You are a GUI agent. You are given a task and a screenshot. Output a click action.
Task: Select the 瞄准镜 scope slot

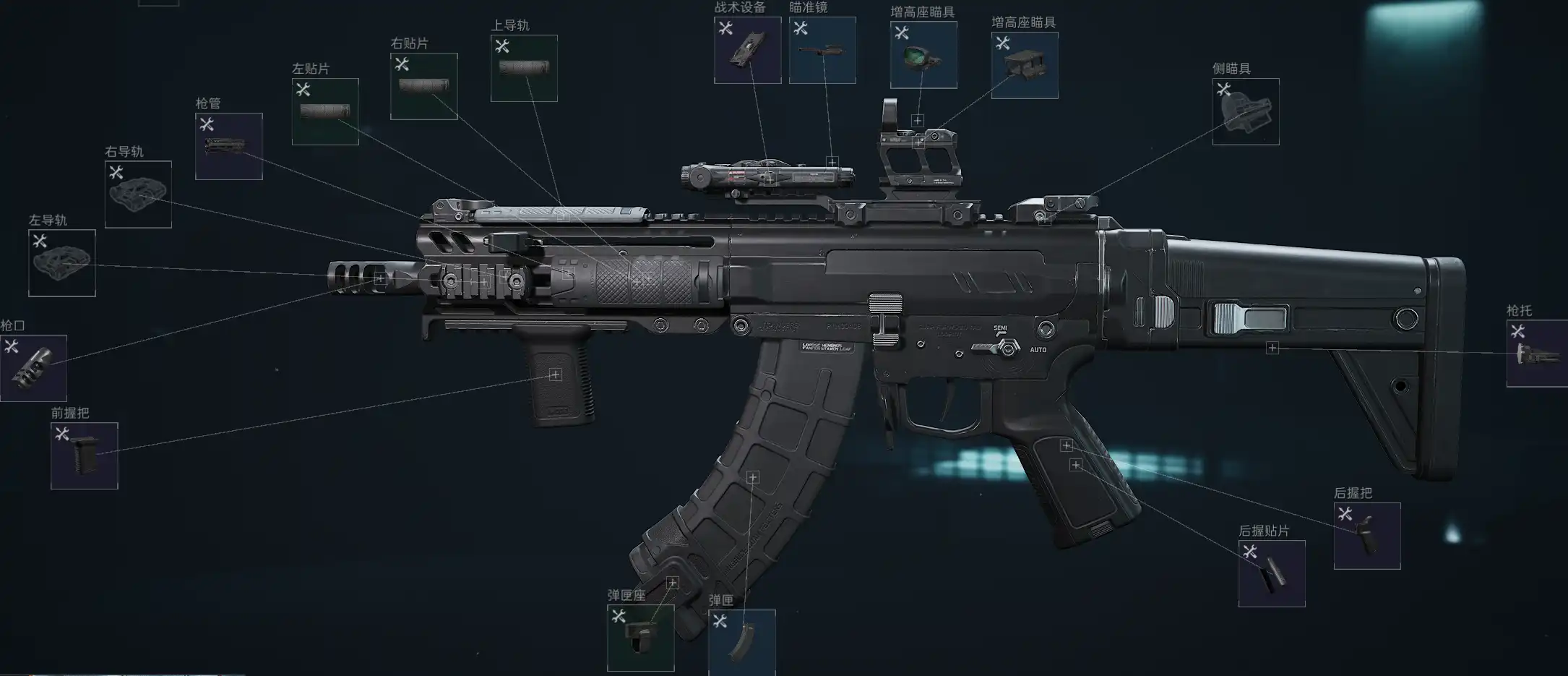822,50
